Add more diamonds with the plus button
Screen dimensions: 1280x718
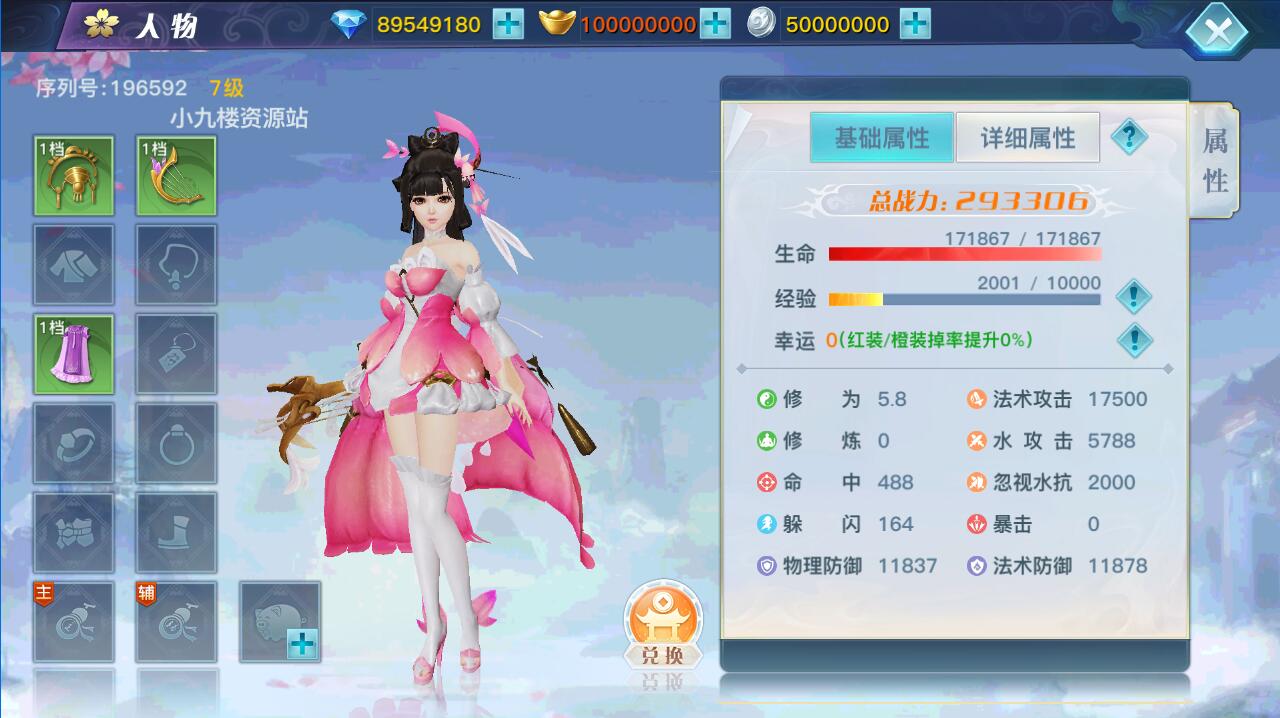point(508,24)
